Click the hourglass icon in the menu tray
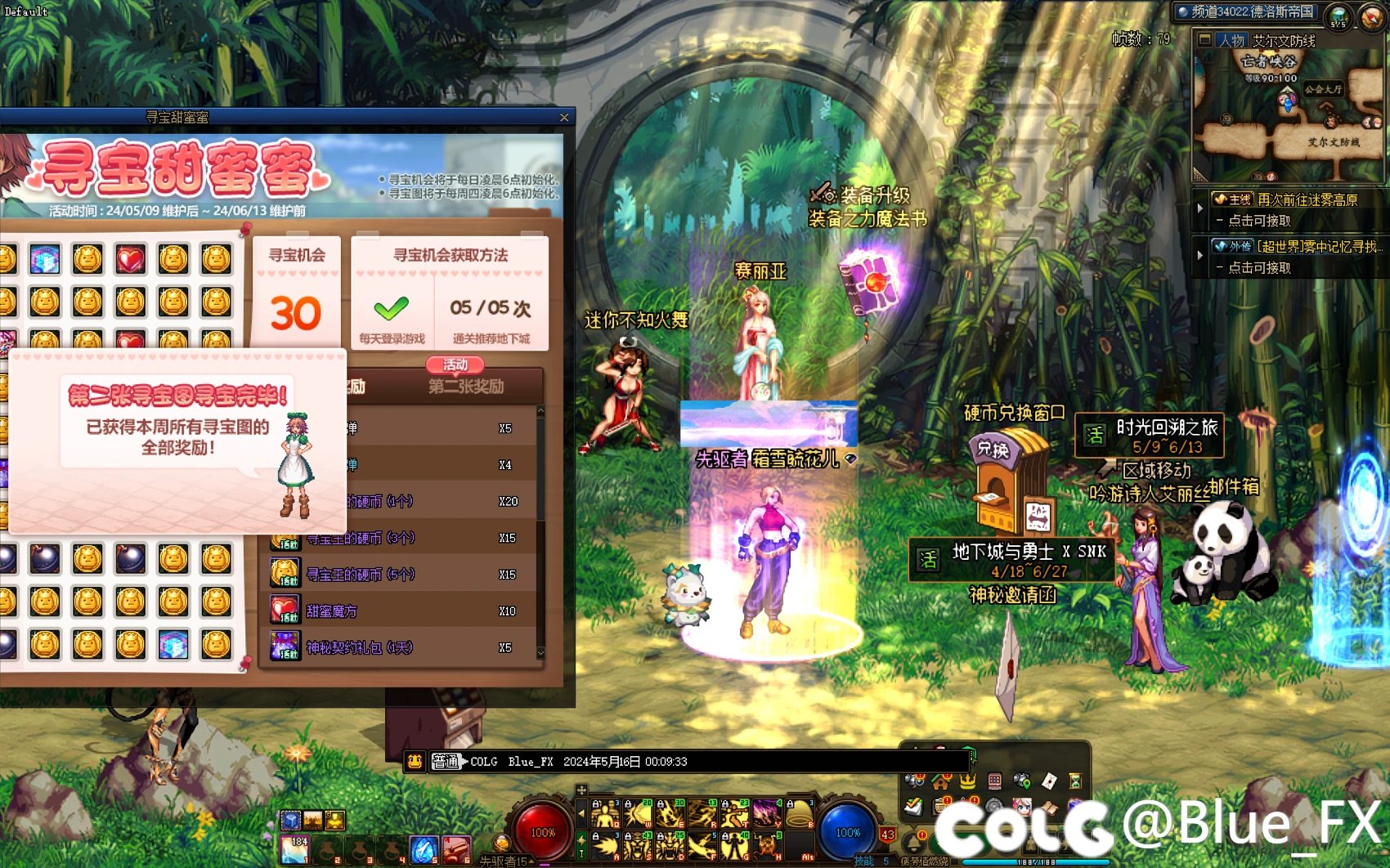The height and width of the screenshot is (868, 1390). [x=1075, y=781]
